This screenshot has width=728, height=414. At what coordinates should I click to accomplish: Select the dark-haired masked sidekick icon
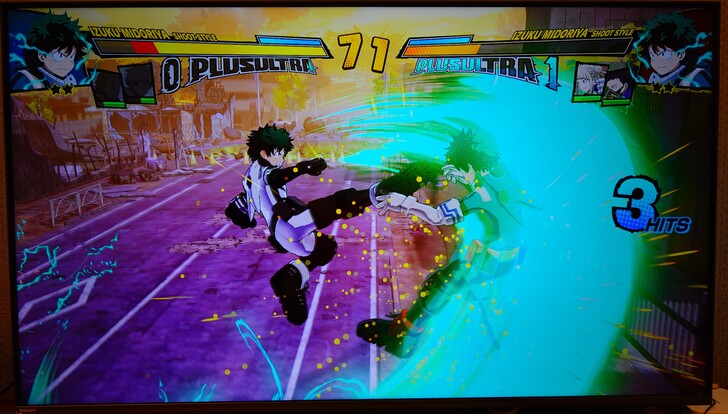617,82
